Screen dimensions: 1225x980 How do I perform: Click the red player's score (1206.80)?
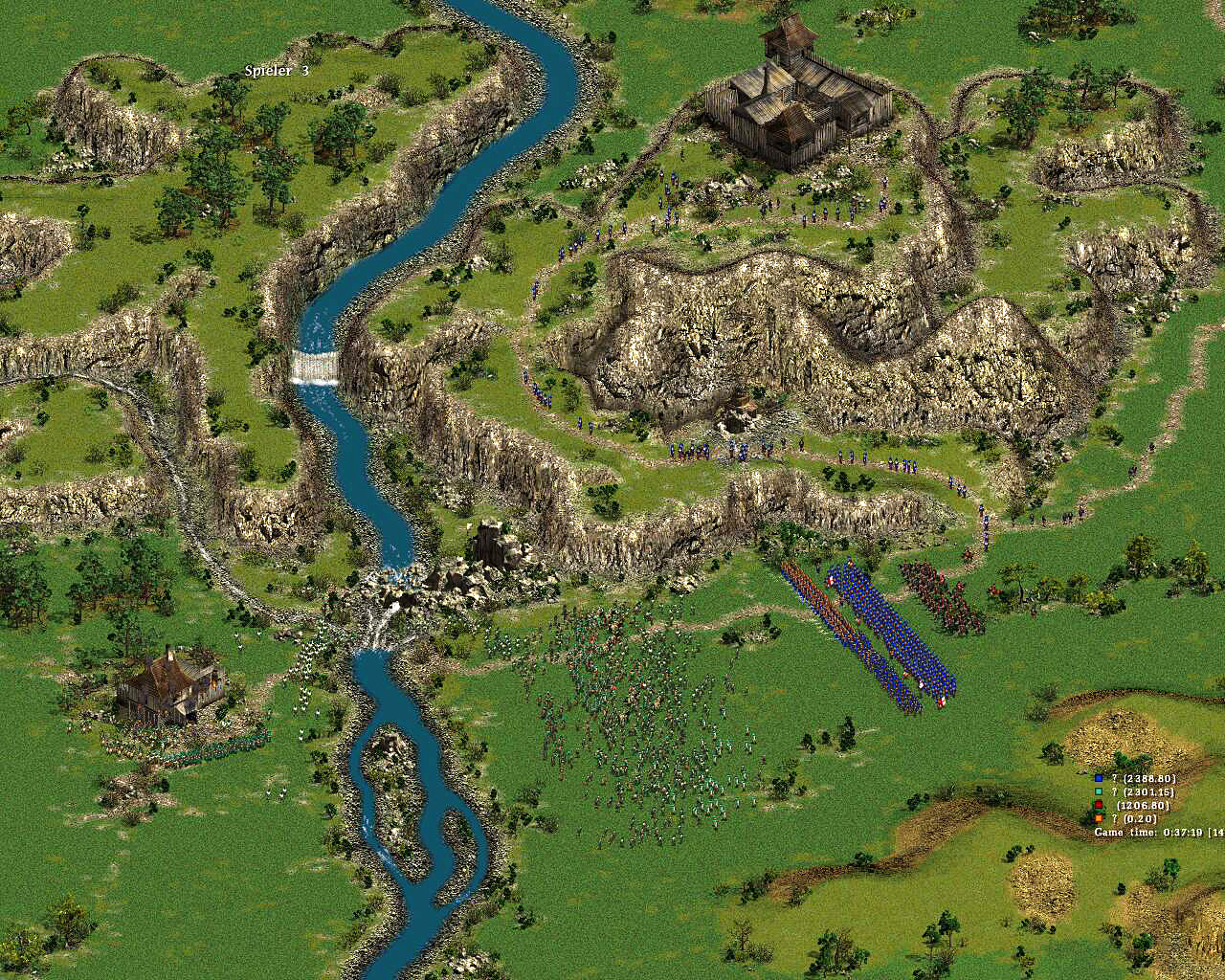pyautogui.click(x=1141, y=805)
